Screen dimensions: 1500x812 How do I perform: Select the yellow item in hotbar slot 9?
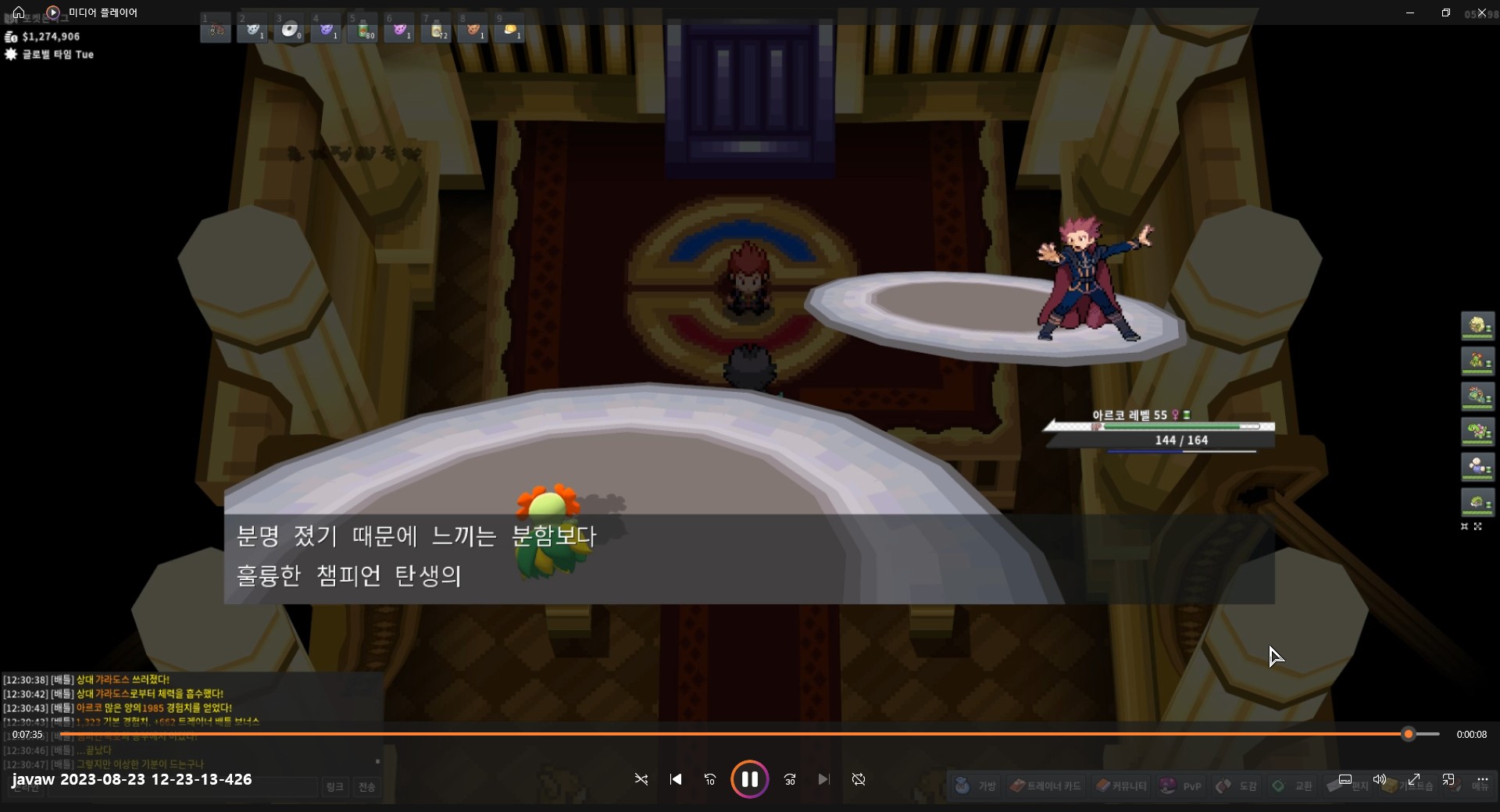[x=510, y=30]
